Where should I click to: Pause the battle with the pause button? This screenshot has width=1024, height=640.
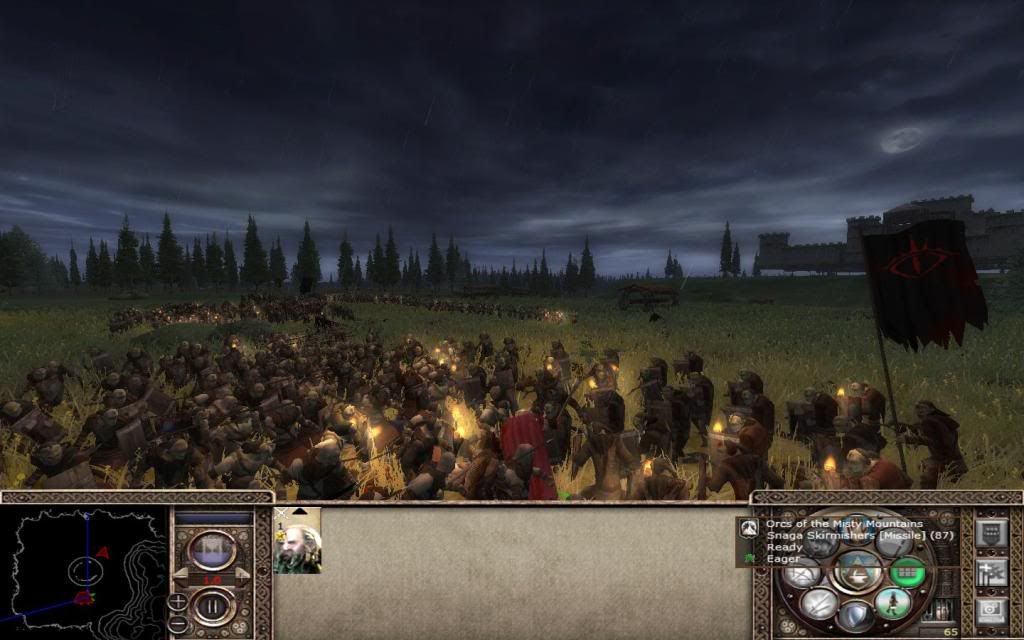212,605
